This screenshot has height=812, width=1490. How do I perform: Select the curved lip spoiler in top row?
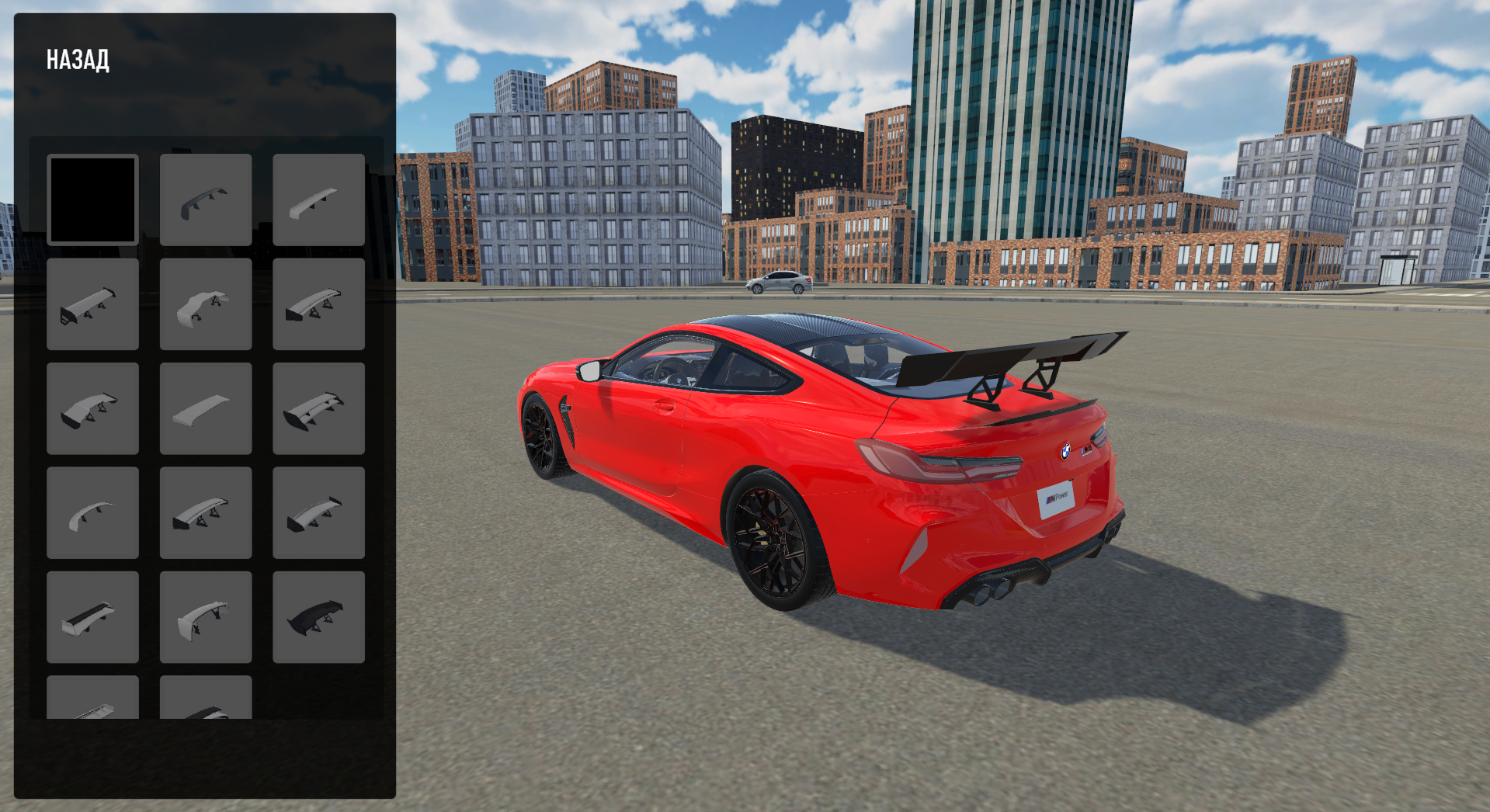tap(318, 198)
